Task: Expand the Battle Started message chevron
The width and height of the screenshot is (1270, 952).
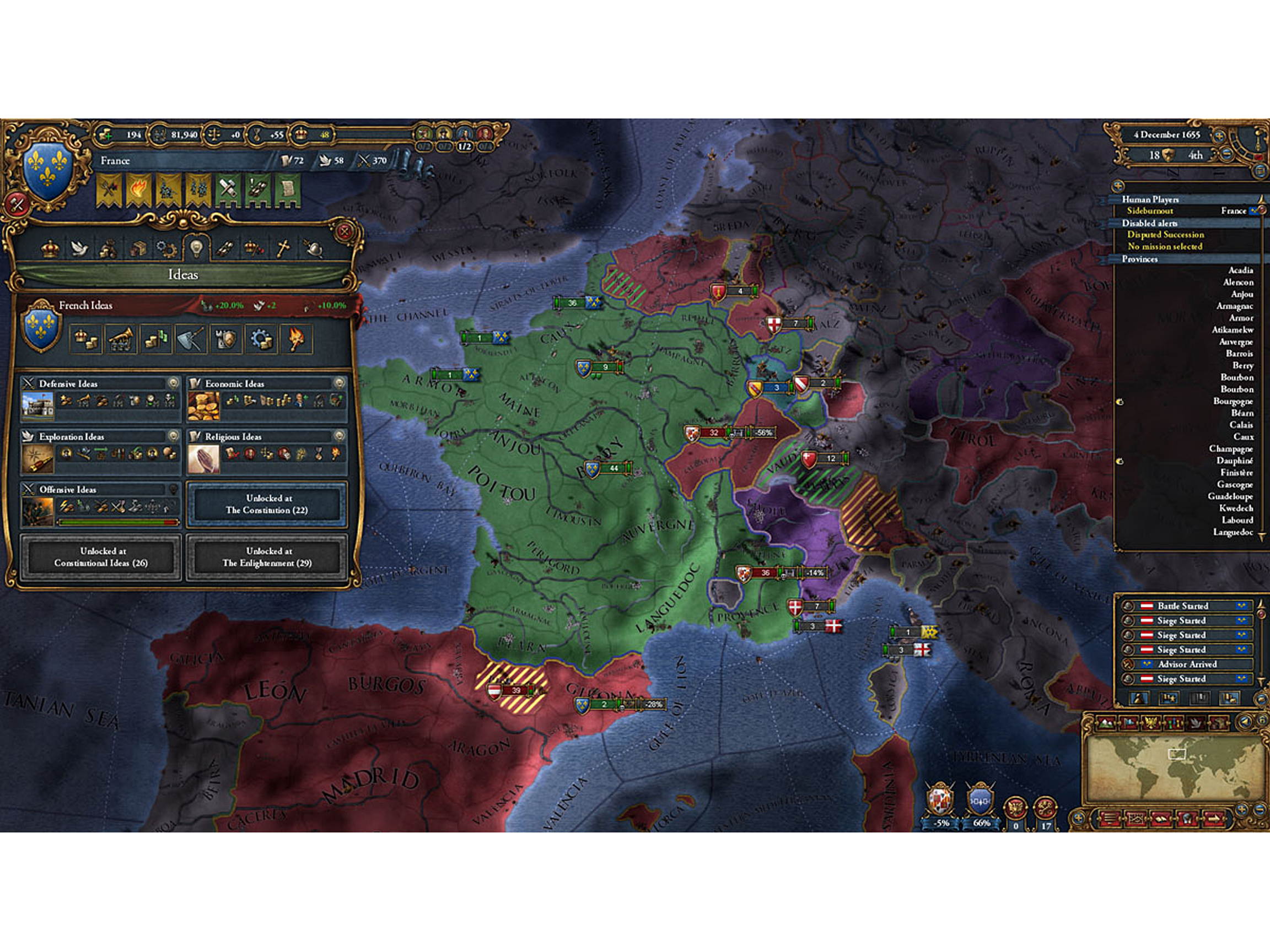Action: click(x=1242, y=606)
